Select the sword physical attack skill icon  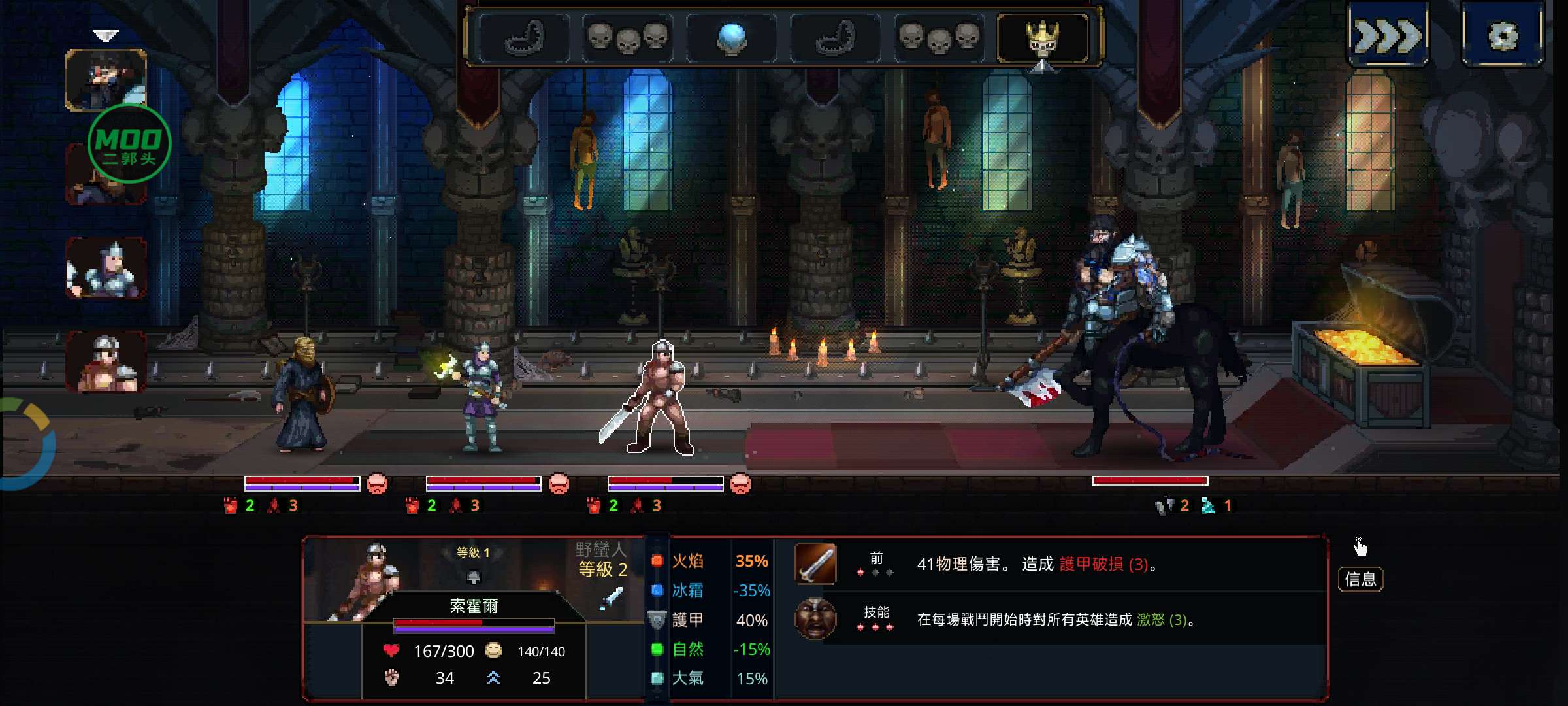[815, 563]
